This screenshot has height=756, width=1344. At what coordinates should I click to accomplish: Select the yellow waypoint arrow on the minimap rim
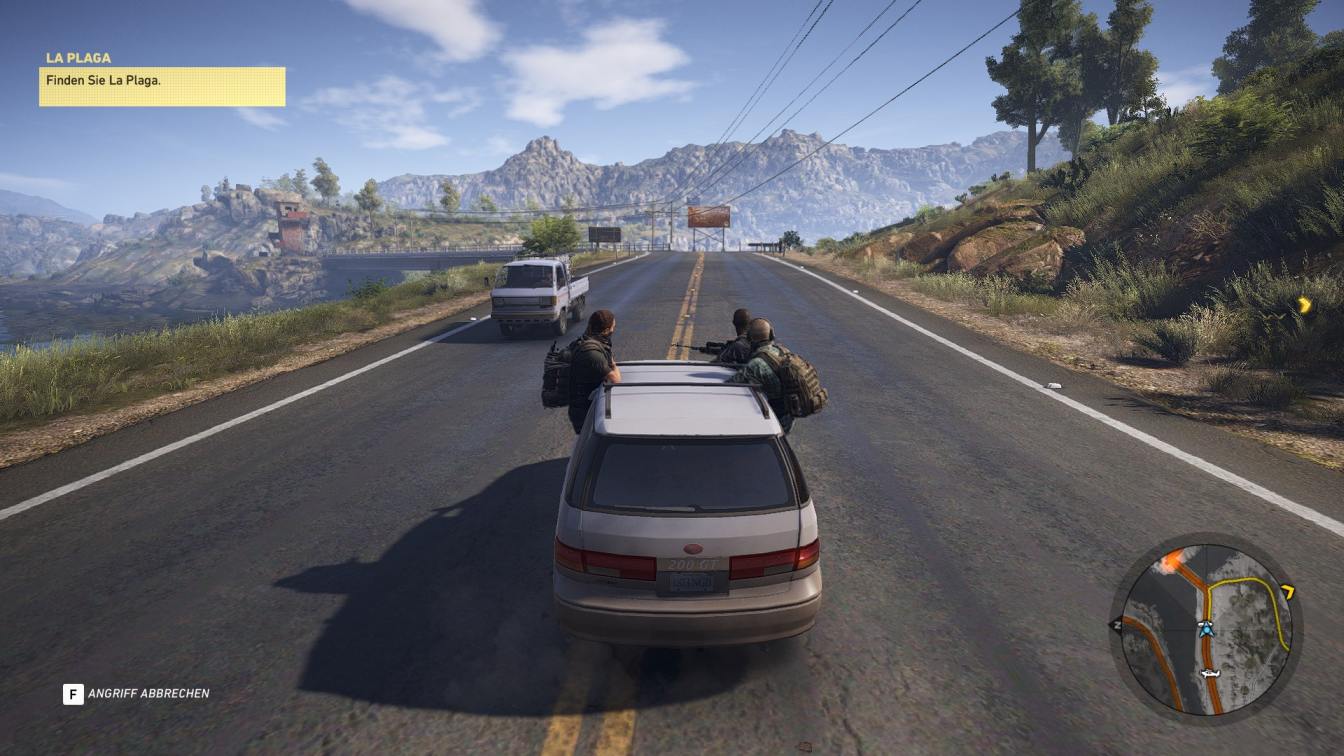coord(1288,592)
